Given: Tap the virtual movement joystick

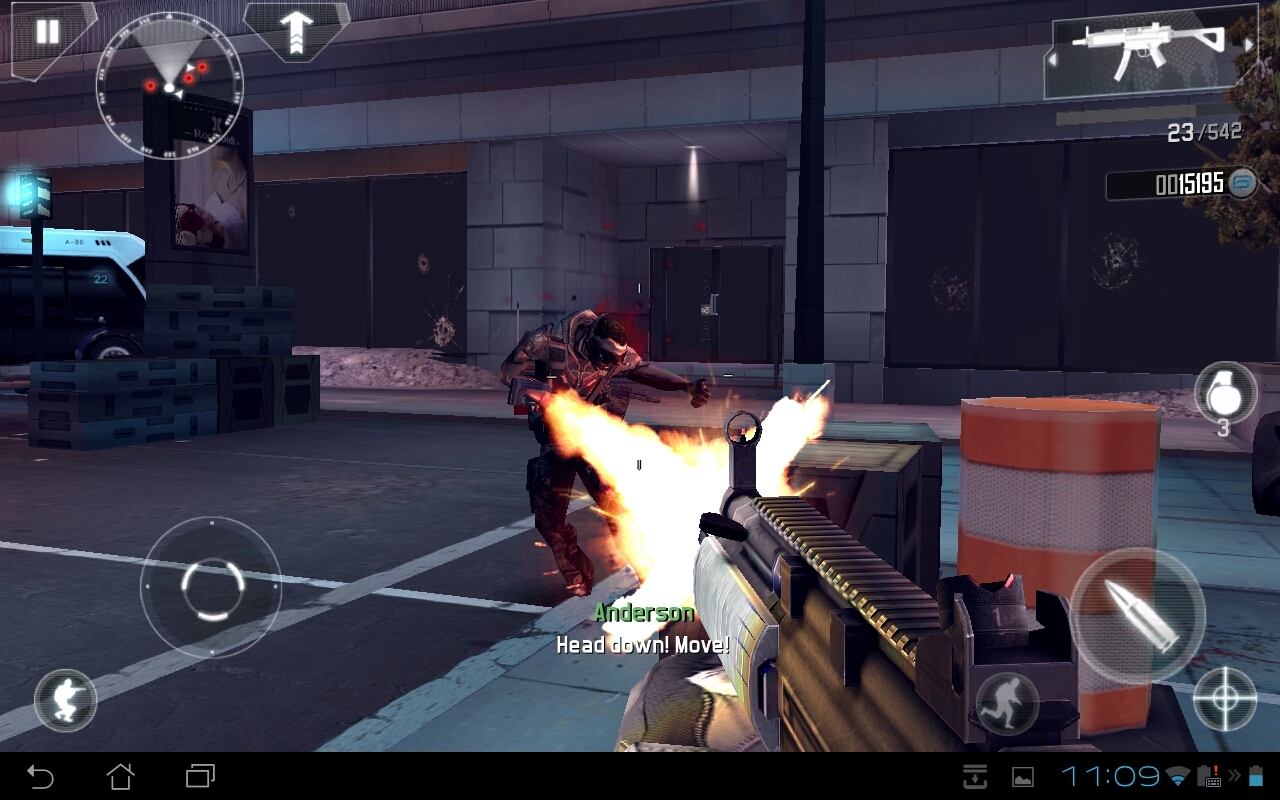Looking at the screenshot, I should [x=210, y=585].
